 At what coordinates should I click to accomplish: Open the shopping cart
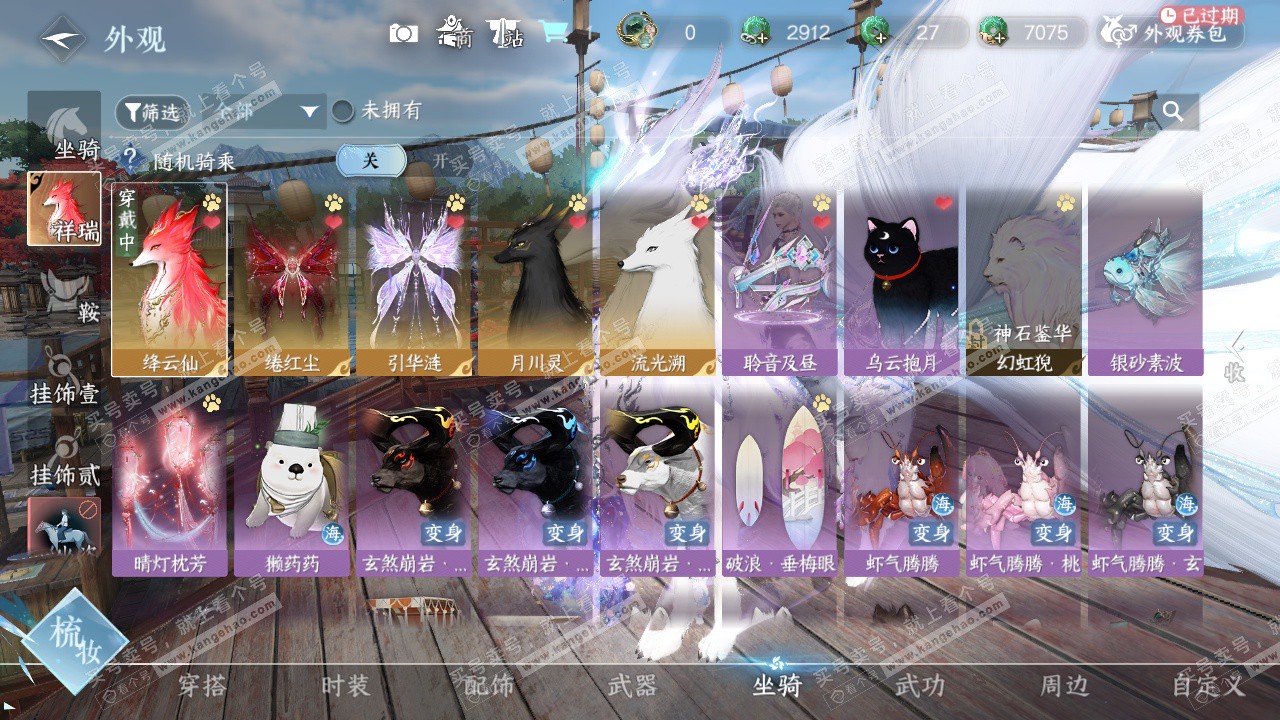(553, 32)
